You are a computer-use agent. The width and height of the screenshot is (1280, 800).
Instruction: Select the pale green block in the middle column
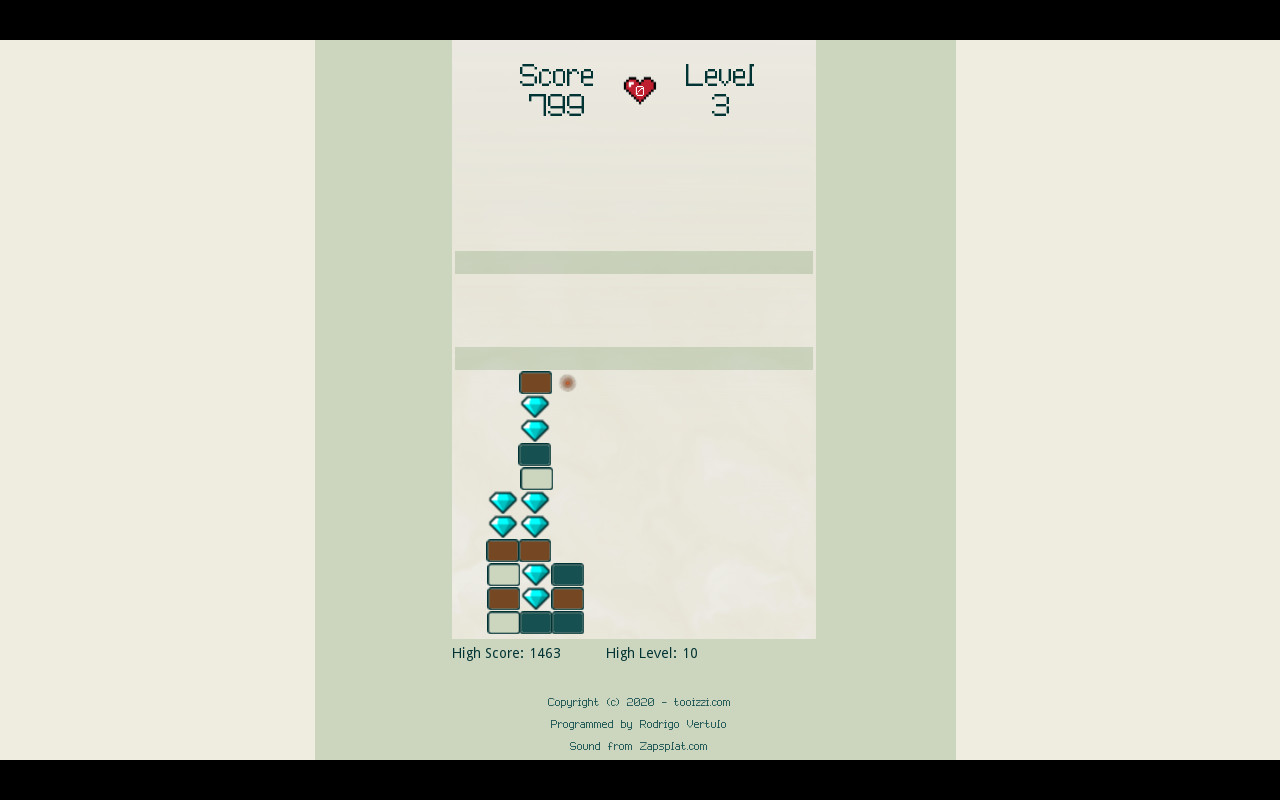tap(535, 478)
